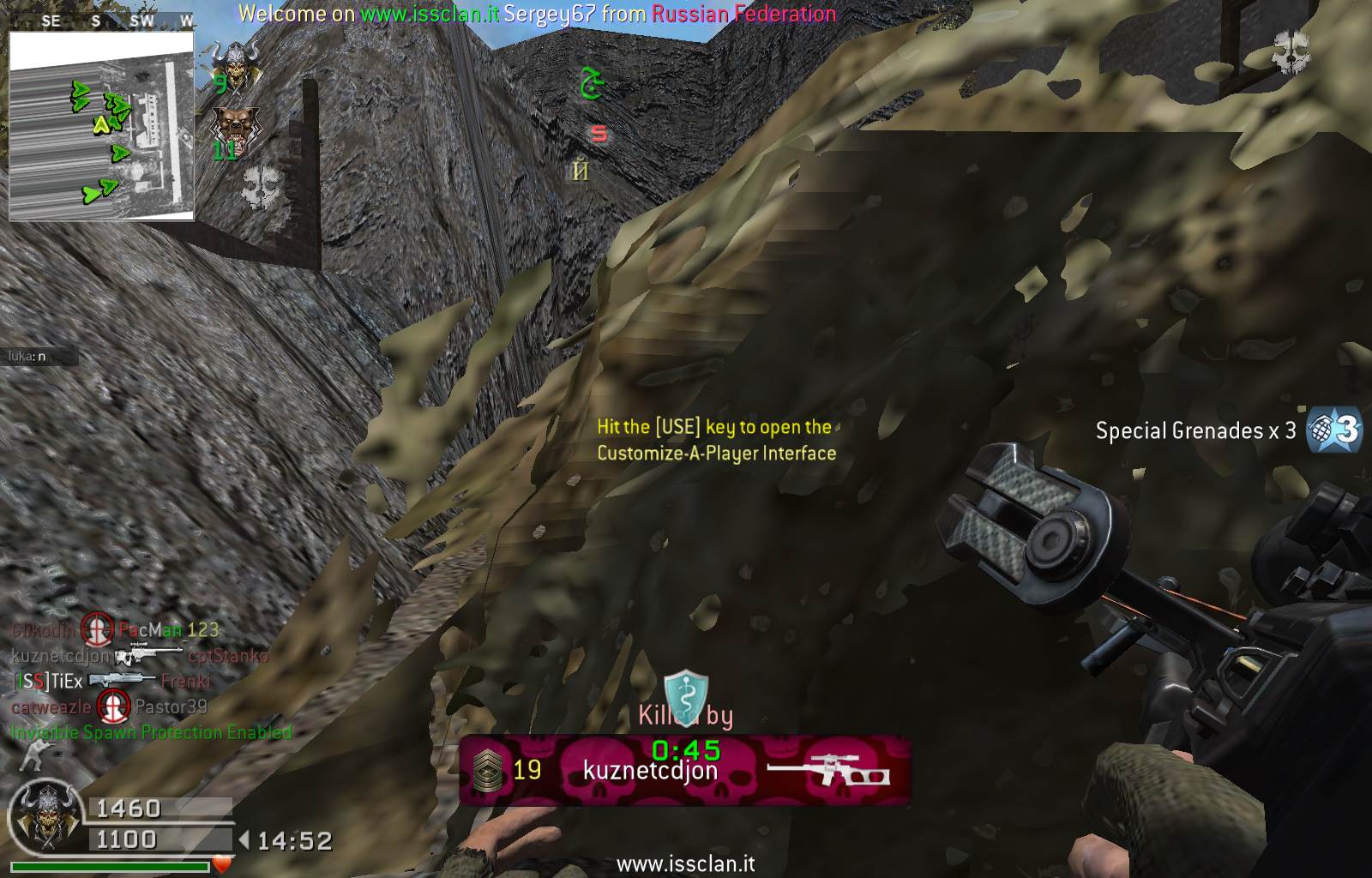Click the soldier stance icon
This screenshot has height=878, width=1372.
coord(36,755)
